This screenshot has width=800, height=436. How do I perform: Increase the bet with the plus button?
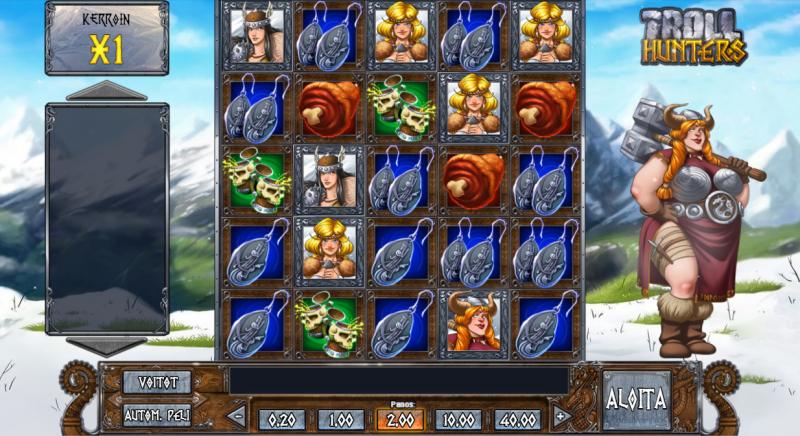pyautogui.click(x=560, y=416)
